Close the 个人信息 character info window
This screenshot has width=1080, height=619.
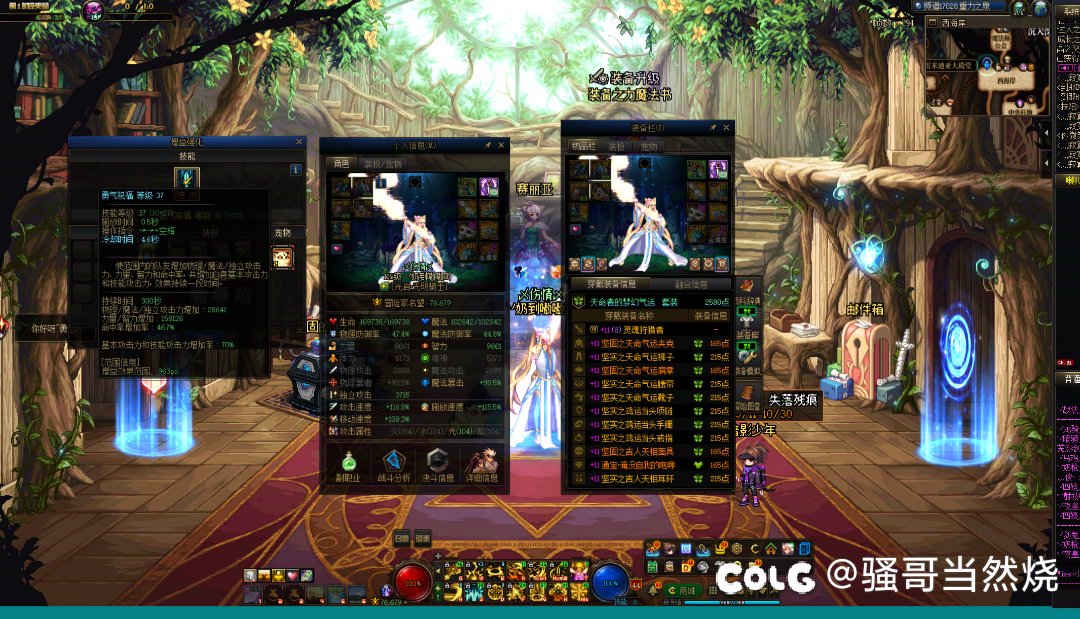point(502,145)
